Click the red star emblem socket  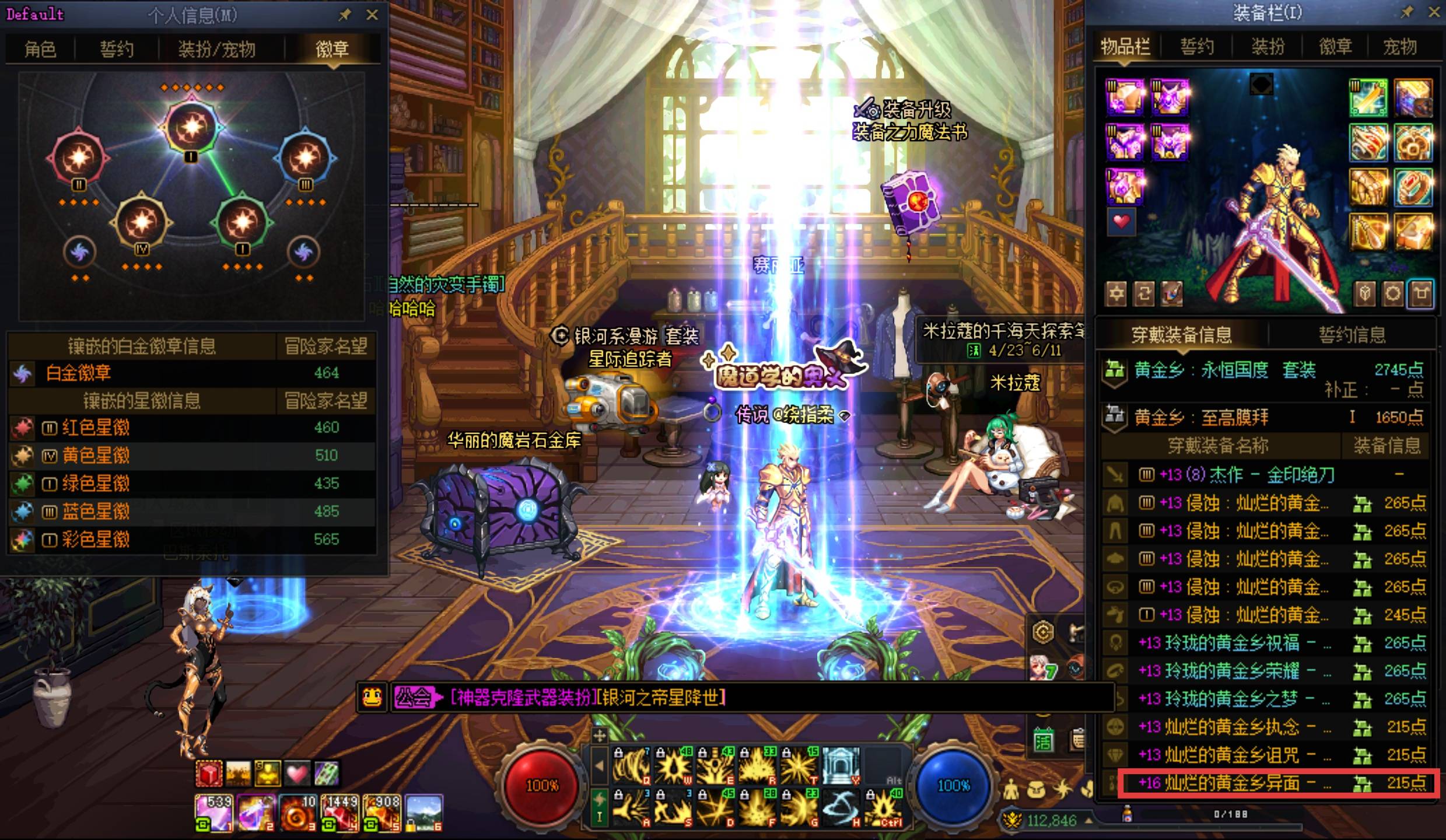pos(79,157)
